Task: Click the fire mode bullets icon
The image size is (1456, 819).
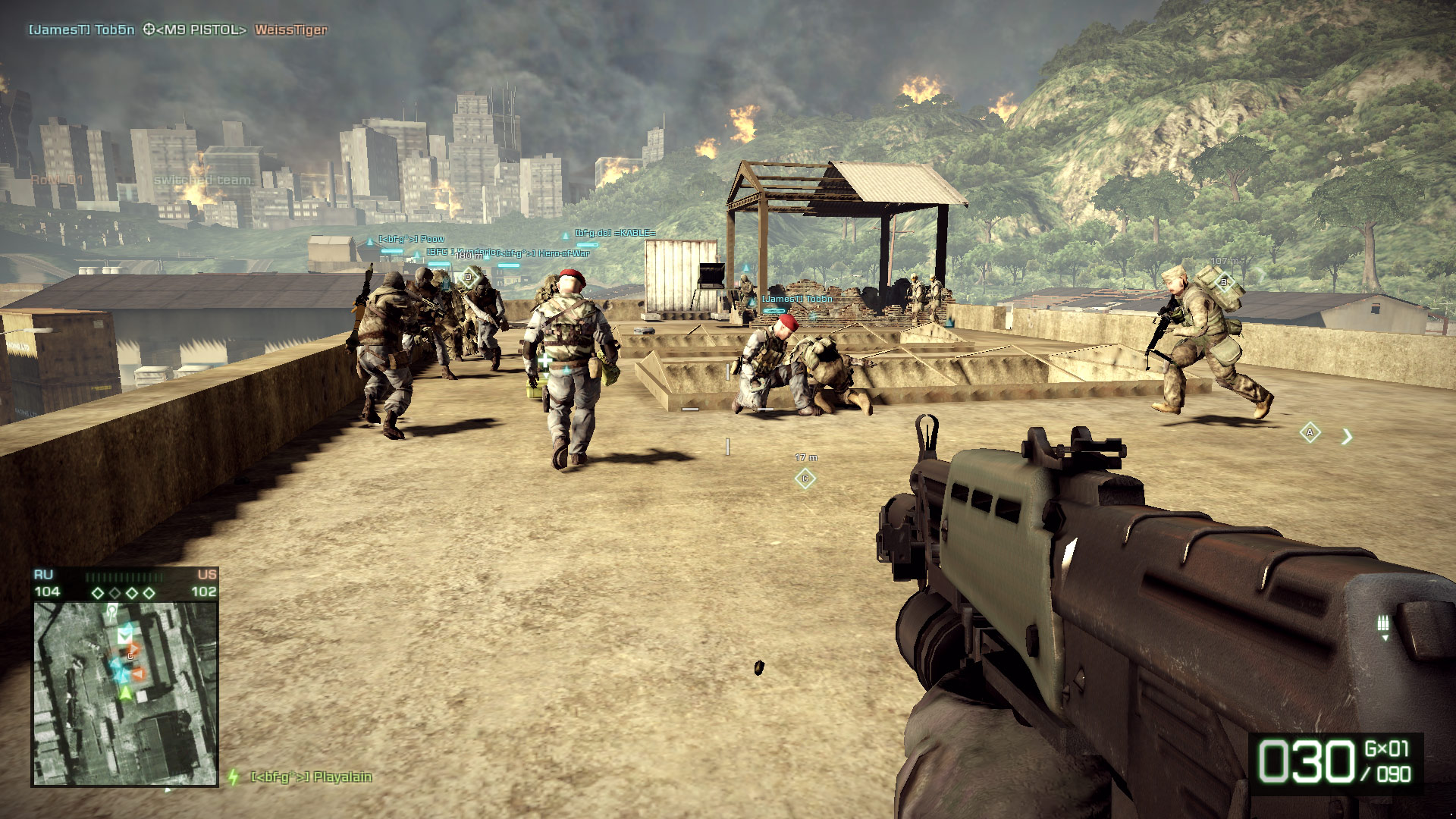Action: [x=1383, y=624]
